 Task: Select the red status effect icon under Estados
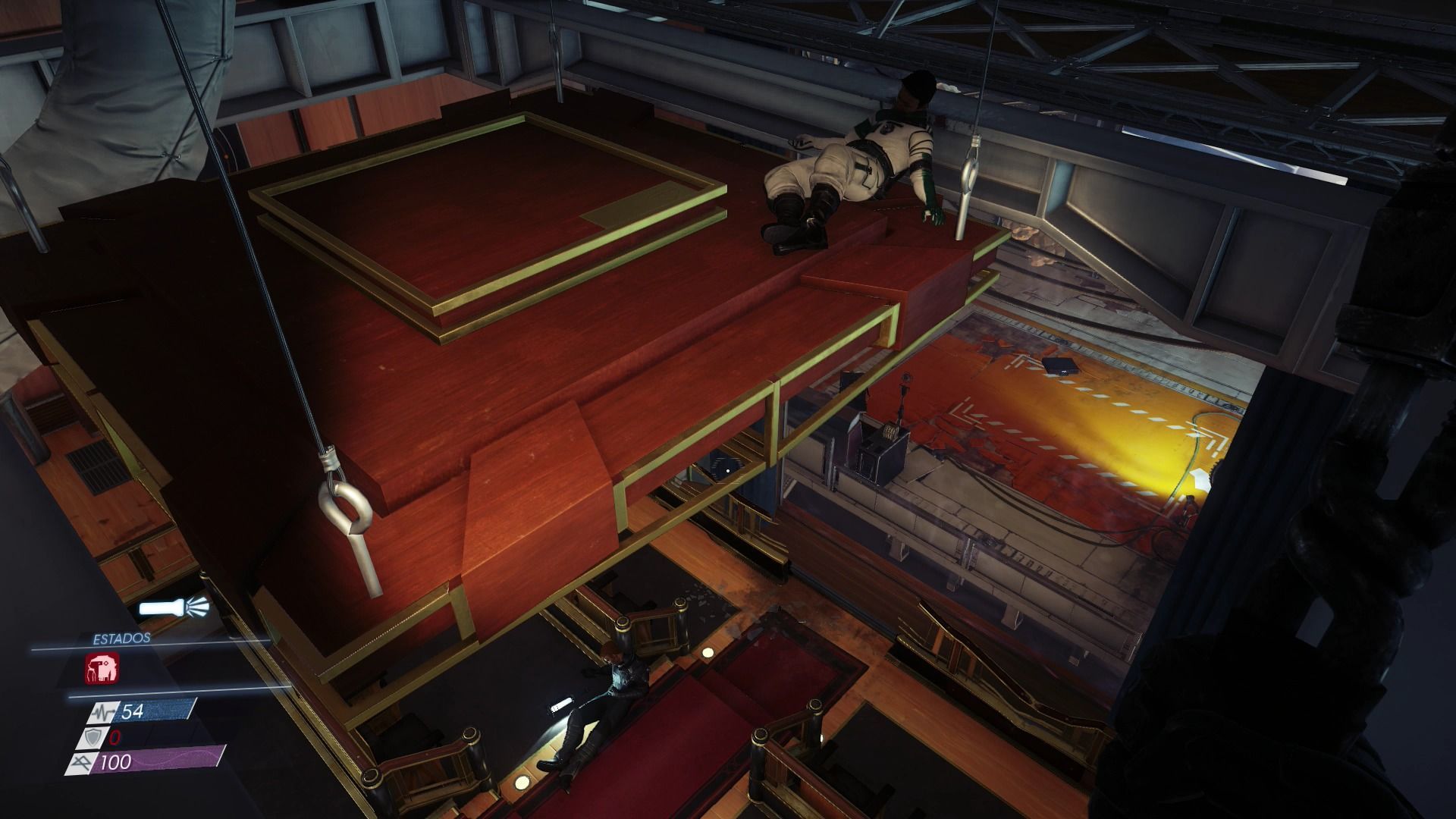coord(99,670)
